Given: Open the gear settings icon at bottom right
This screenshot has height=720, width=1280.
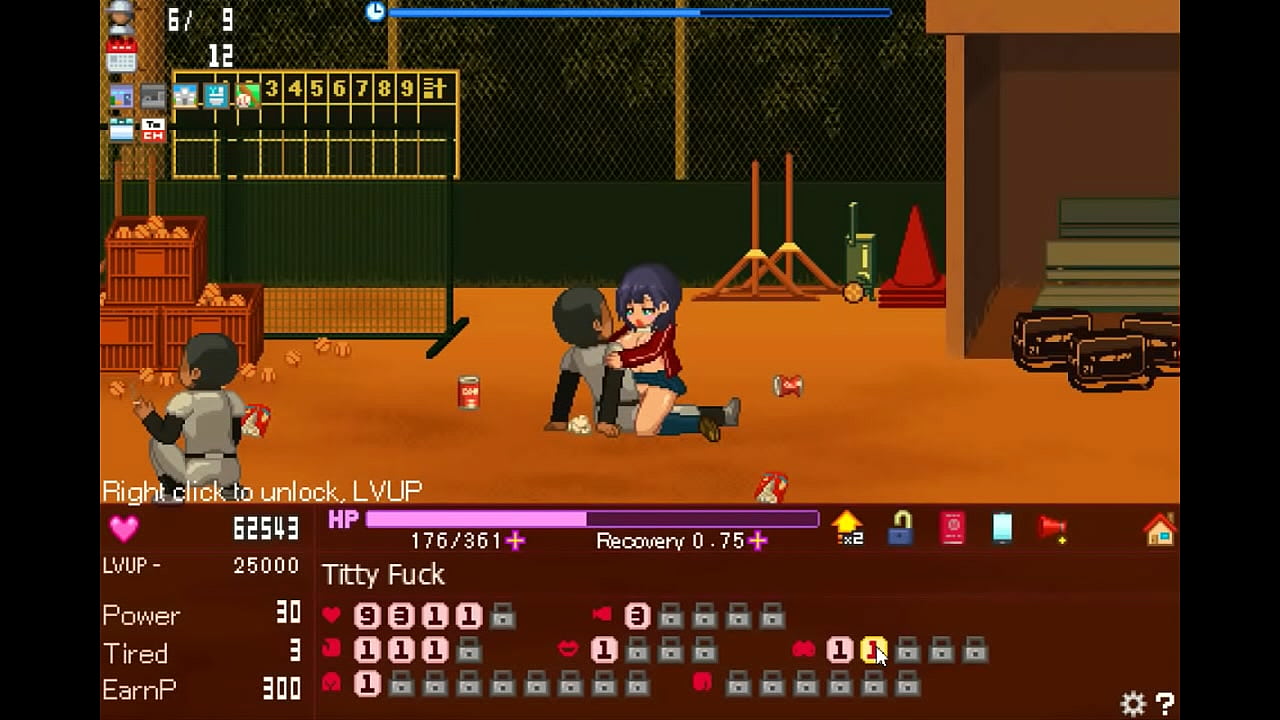Looking at the screenshot, I should coord(1133,704).
